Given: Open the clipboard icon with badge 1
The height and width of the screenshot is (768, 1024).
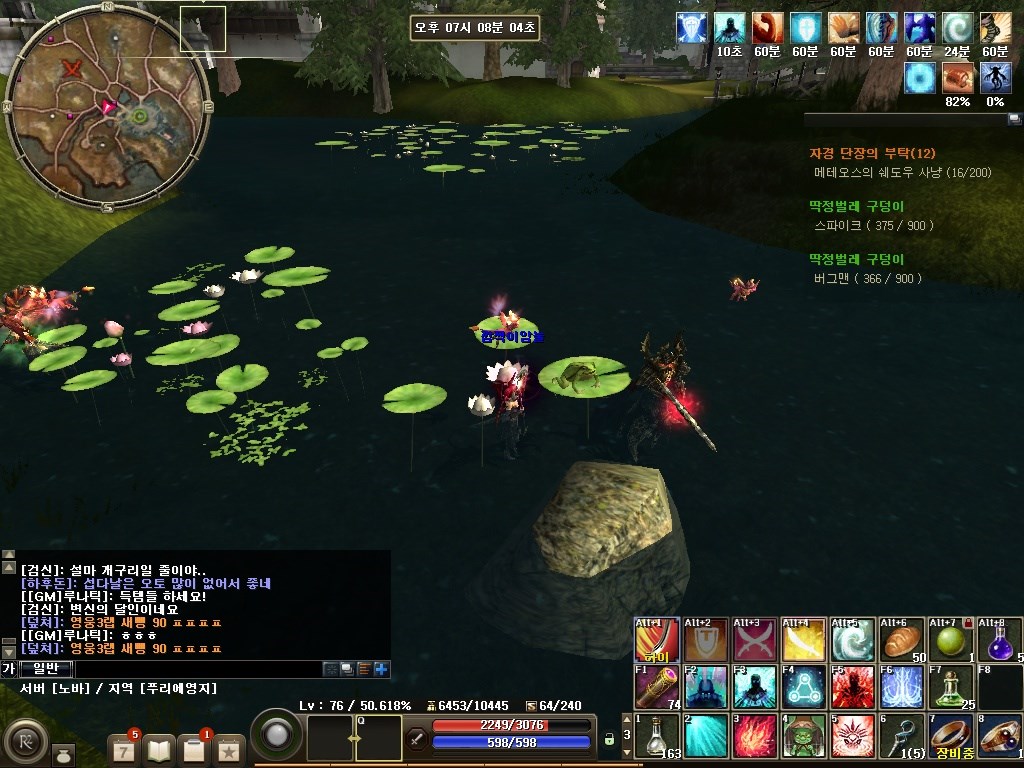Looking at the screenshot, I should click(195, 749).
